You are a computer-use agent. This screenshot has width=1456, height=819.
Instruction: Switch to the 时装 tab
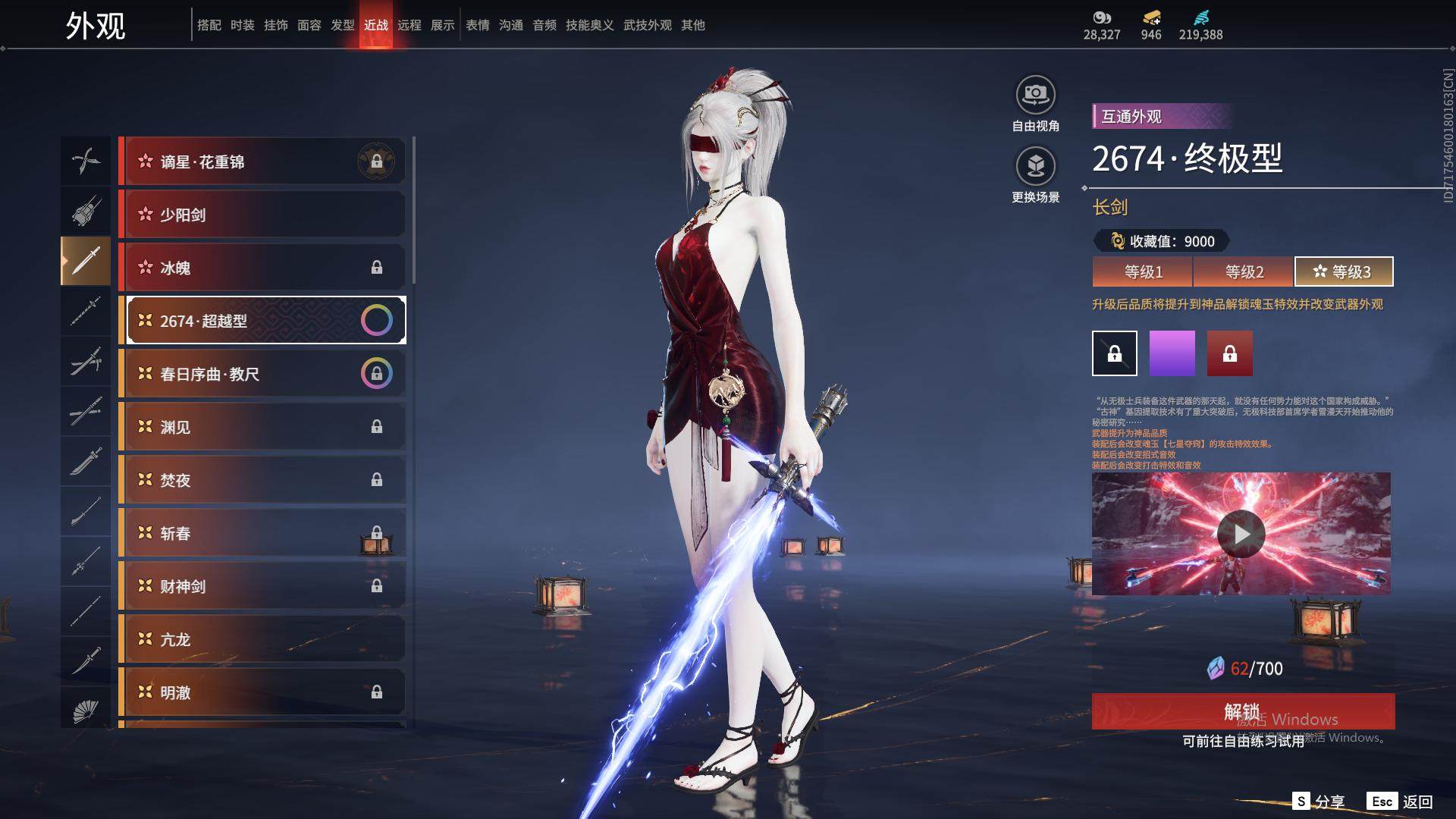pos(243,25)
